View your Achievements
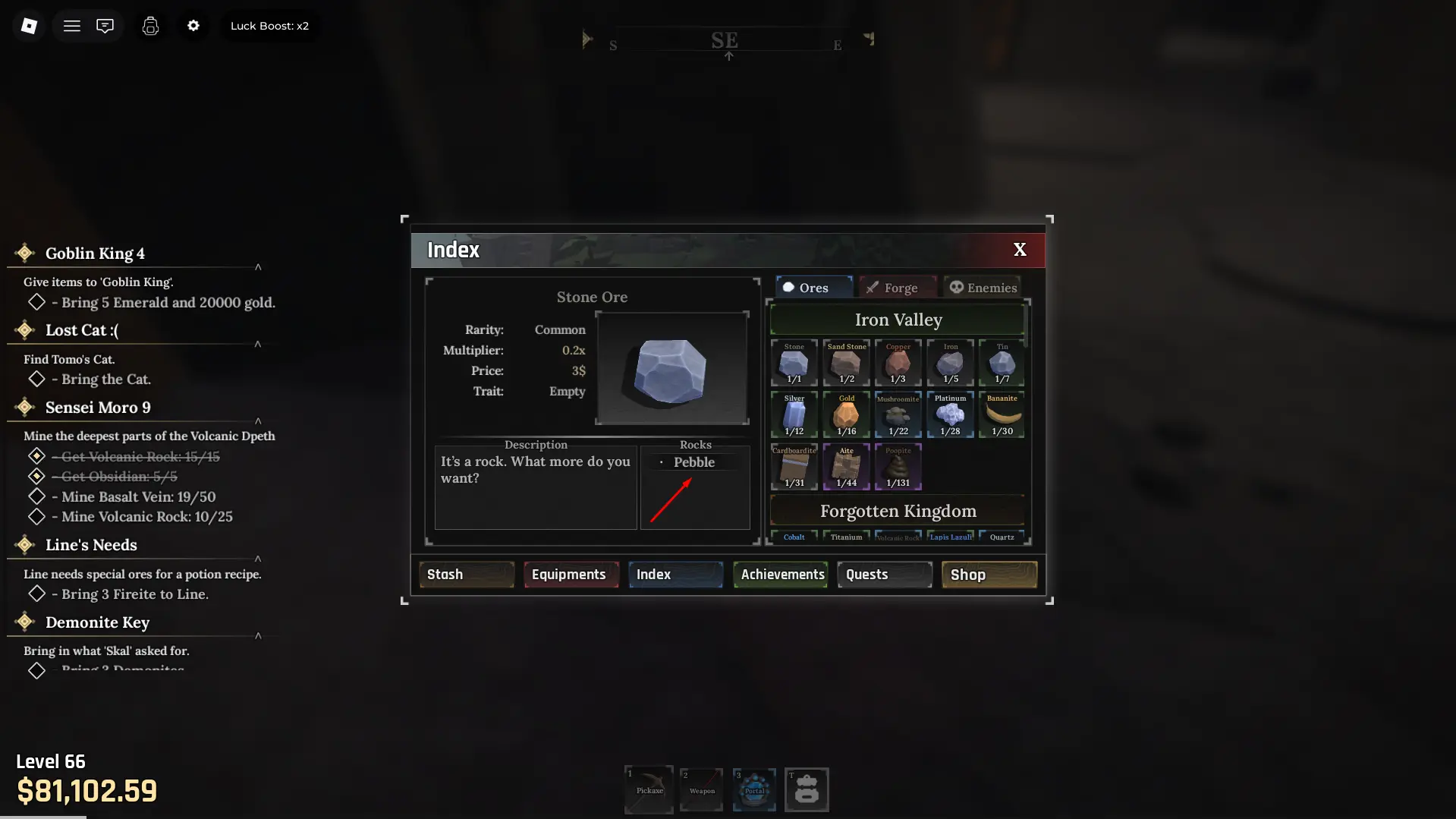 (780, 574)
